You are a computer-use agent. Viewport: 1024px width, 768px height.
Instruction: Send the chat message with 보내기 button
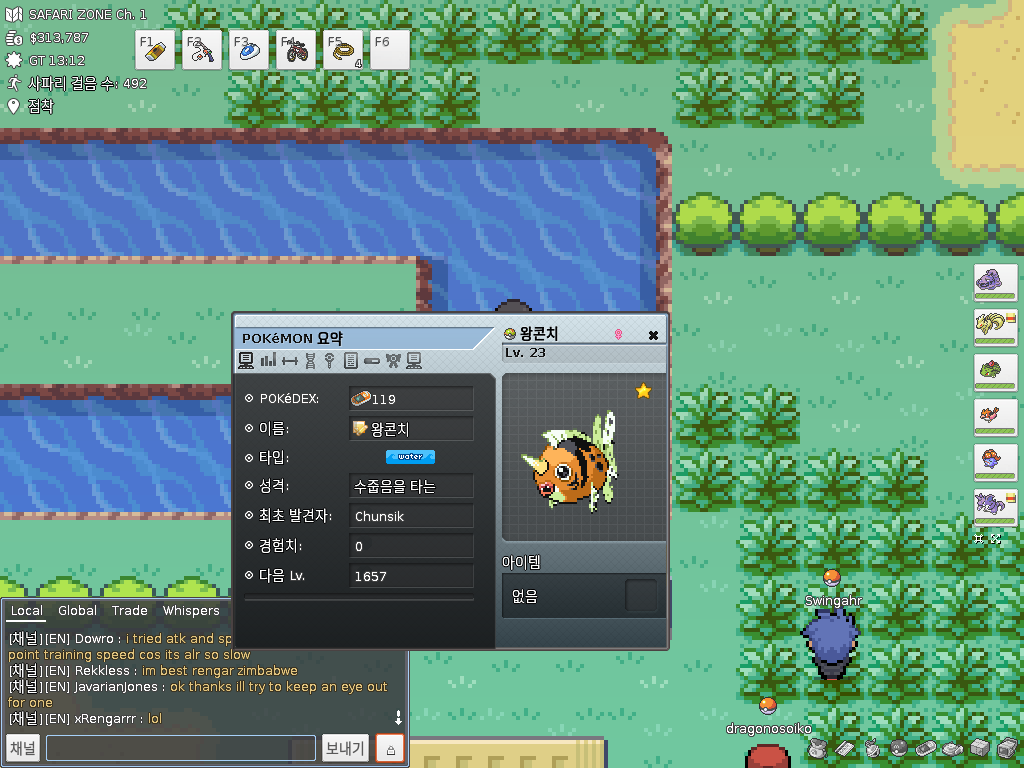tap(345, 748)
